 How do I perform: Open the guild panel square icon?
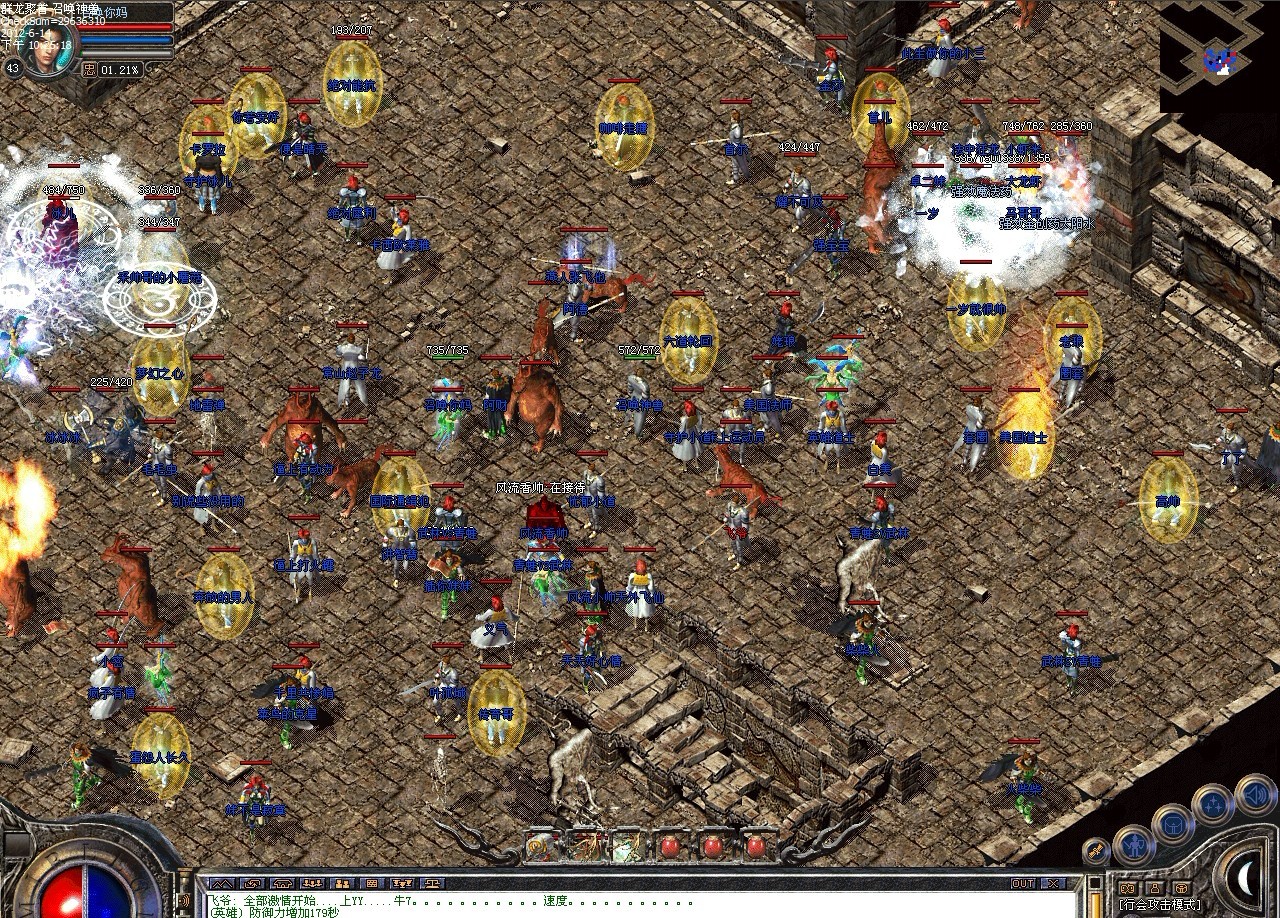1180,888
